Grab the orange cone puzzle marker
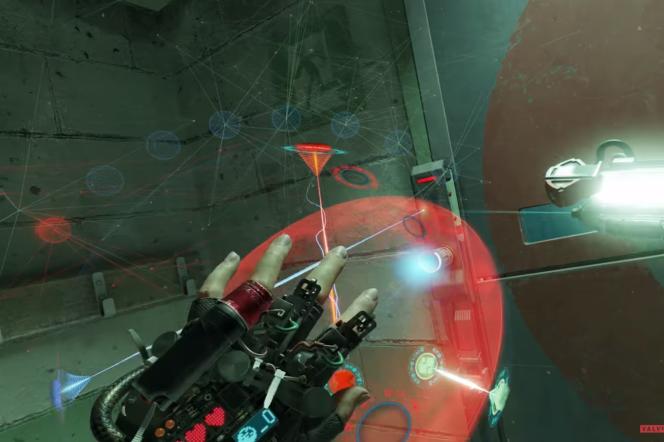This screenshot has height=442, width=664. point(313,160)
